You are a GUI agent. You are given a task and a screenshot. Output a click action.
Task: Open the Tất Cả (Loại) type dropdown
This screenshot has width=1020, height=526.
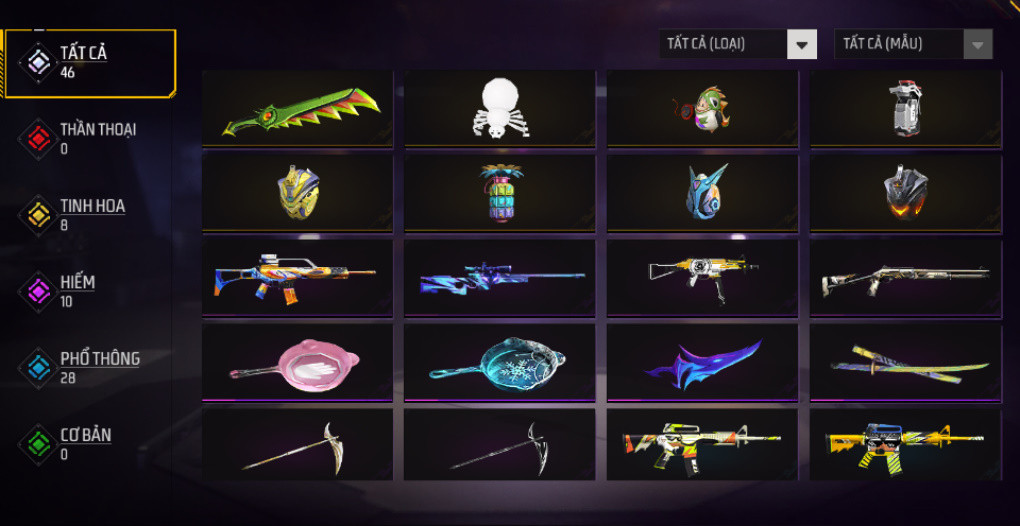(x=739, y=44)
